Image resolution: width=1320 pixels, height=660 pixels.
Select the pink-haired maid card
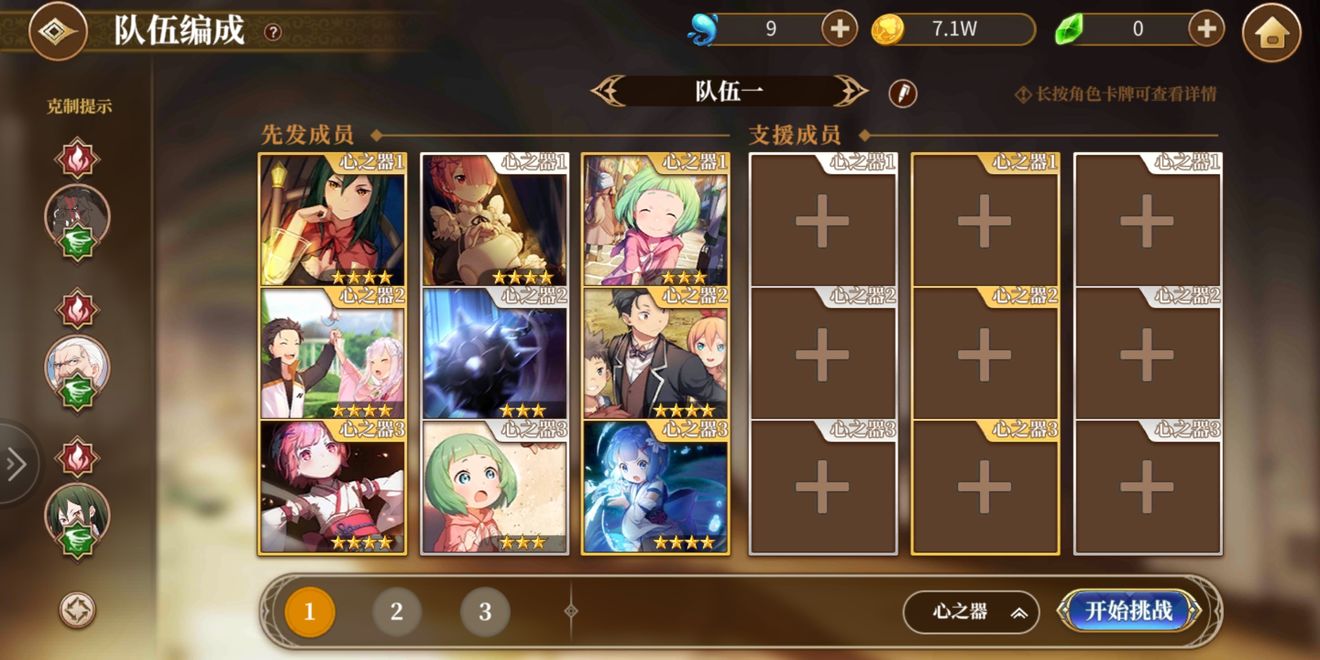coord(494,220)
